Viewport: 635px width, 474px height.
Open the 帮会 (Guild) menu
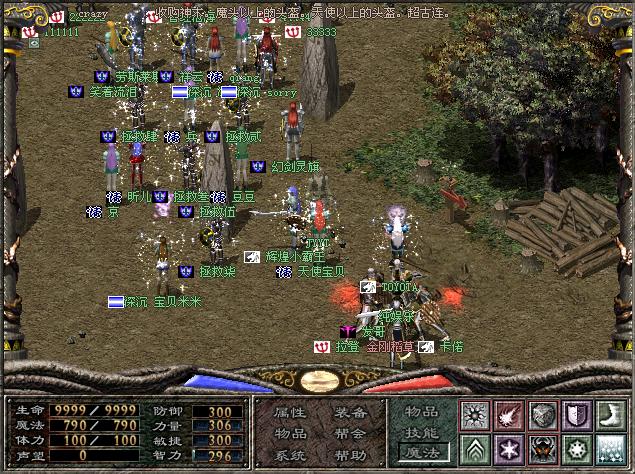pos(349,434)
